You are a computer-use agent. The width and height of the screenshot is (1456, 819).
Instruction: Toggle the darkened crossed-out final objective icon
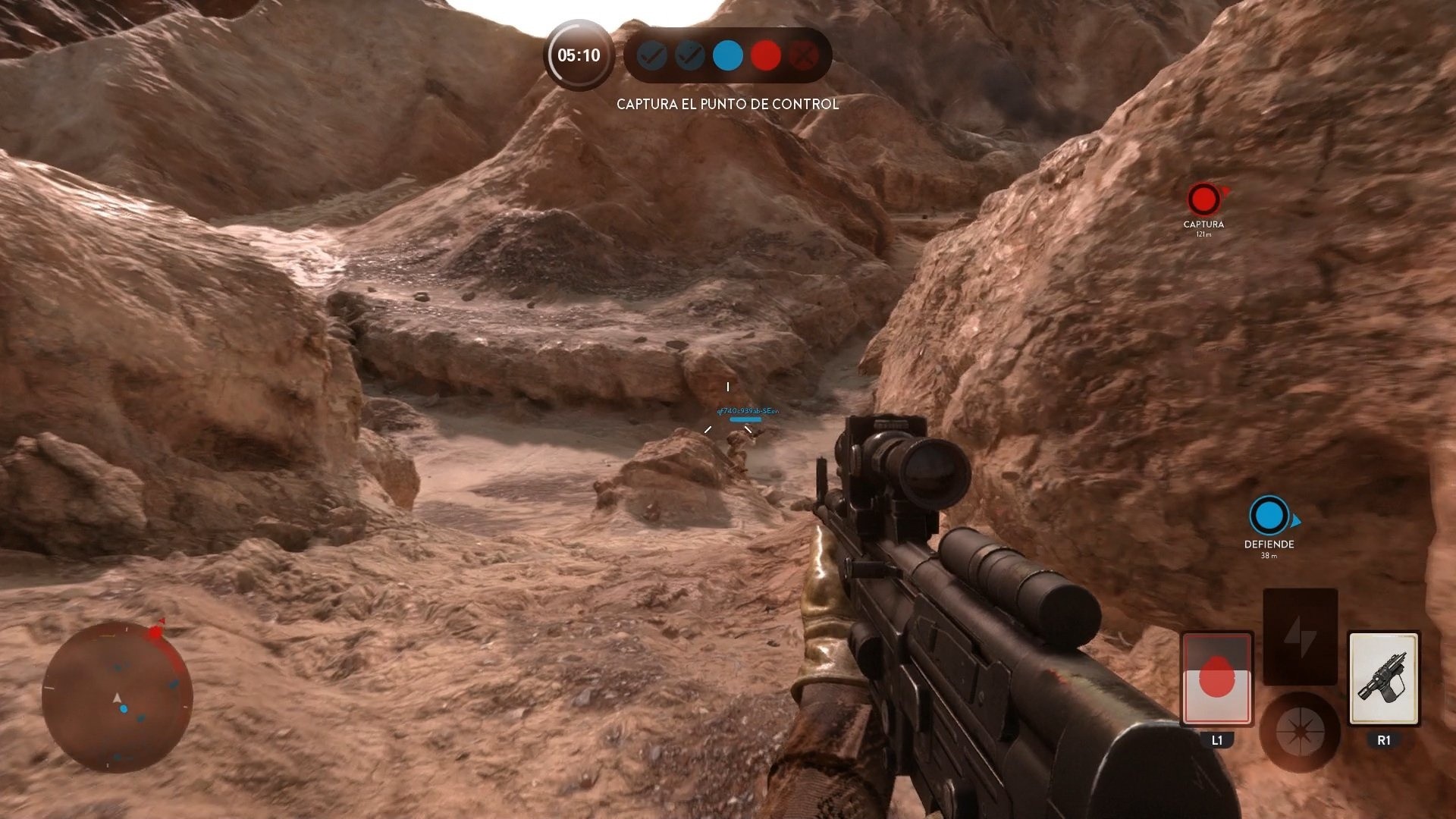point(805,55)
